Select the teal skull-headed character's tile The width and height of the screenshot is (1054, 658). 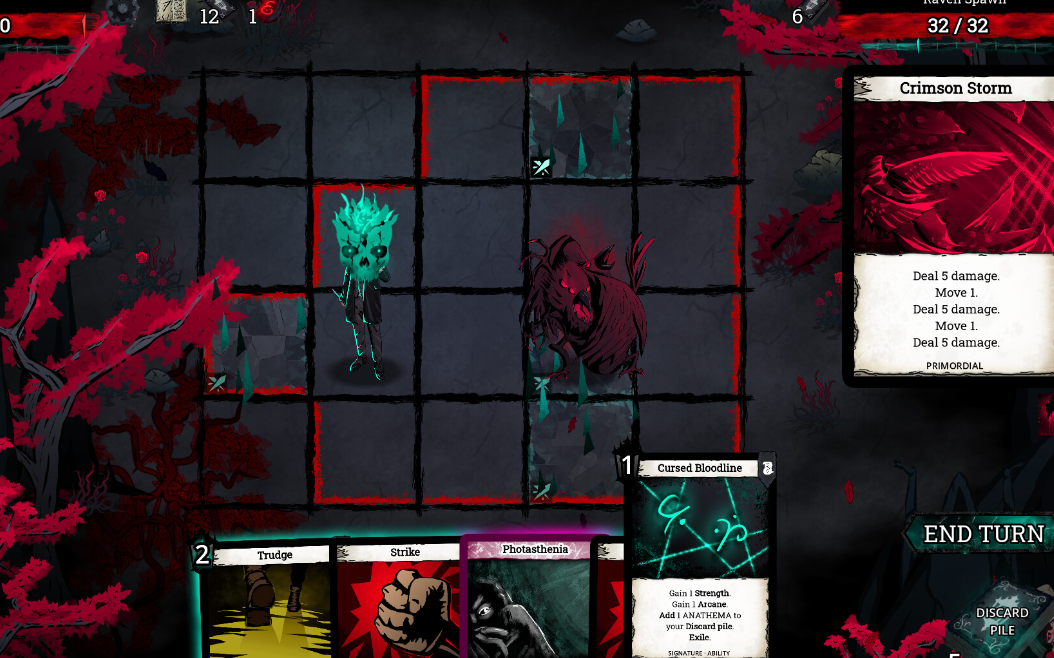point(365,290)
